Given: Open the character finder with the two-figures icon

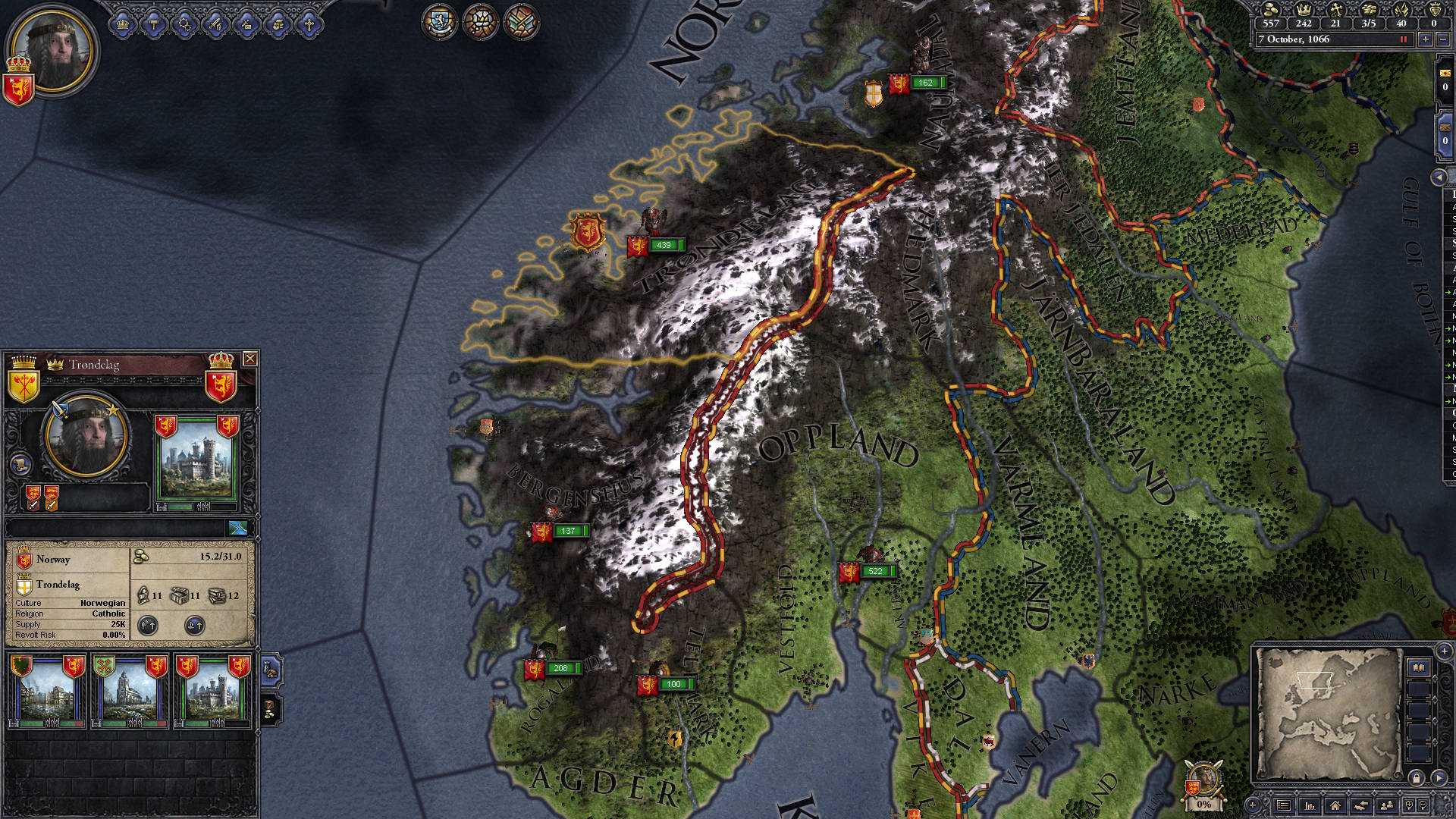Looking at the screenshot, I should (1386, 805).
